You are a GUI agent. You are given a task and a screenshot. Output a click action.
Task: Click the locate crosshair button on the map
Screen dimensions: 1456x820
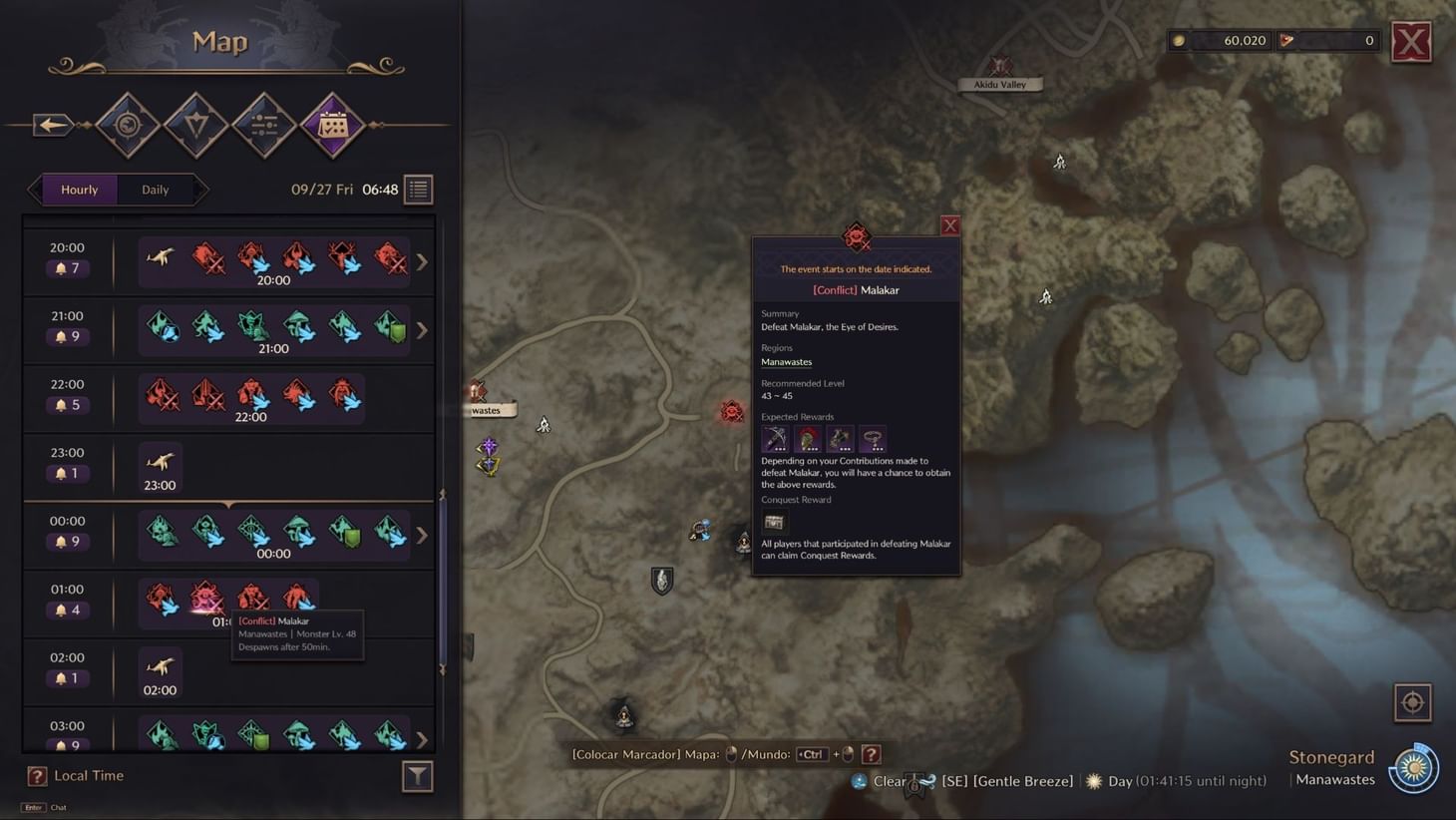click(x=1415, y=701)
